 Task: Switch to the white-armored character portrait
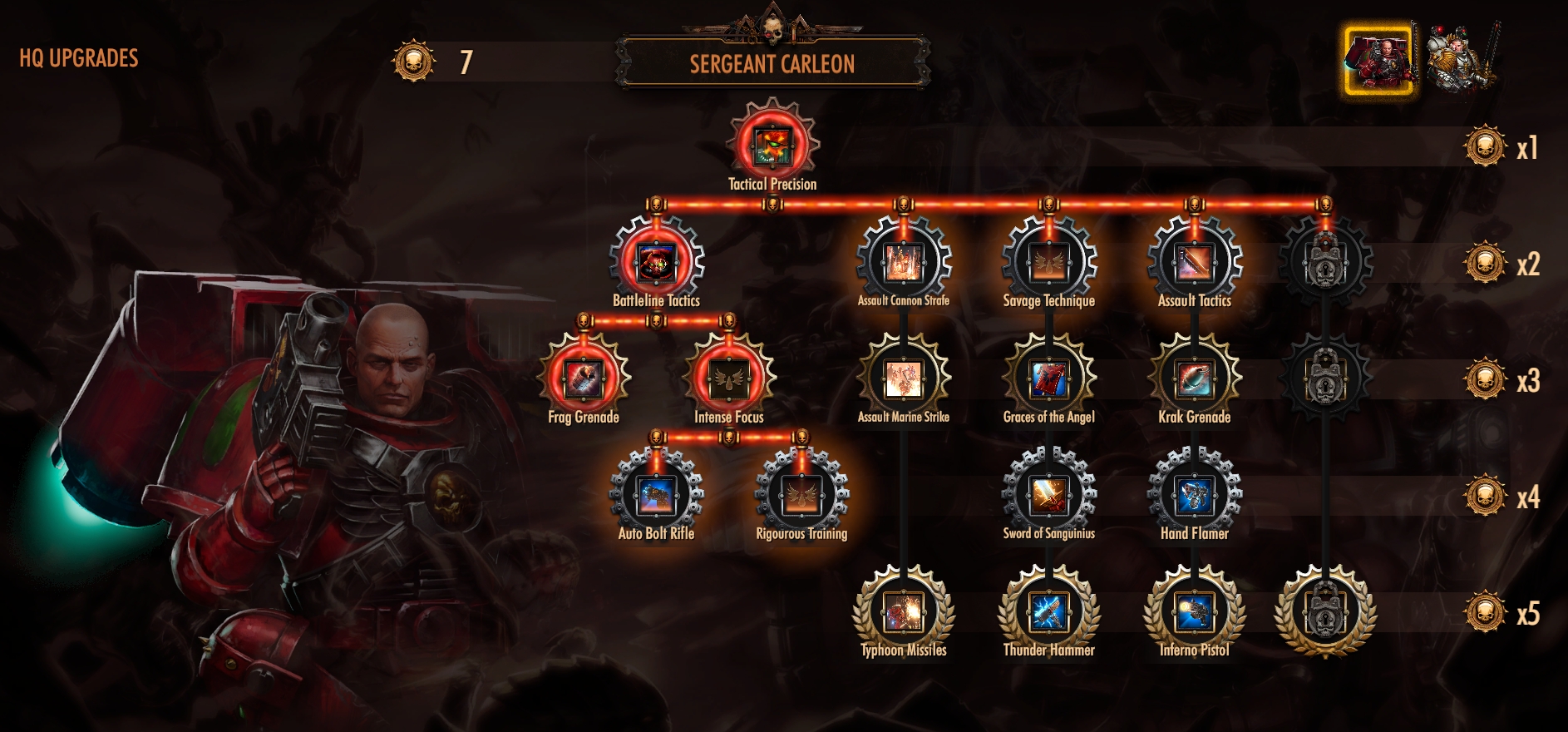coord(1460,58)
